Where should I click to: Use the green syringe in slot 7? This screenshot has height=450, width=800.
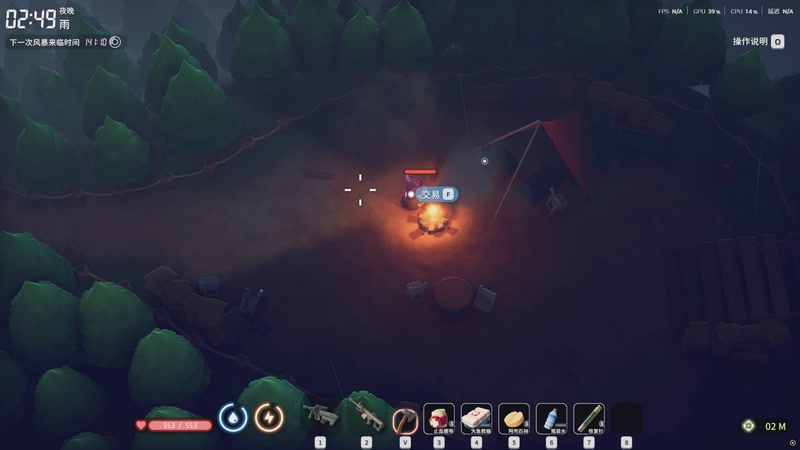(x=589, y=417)
